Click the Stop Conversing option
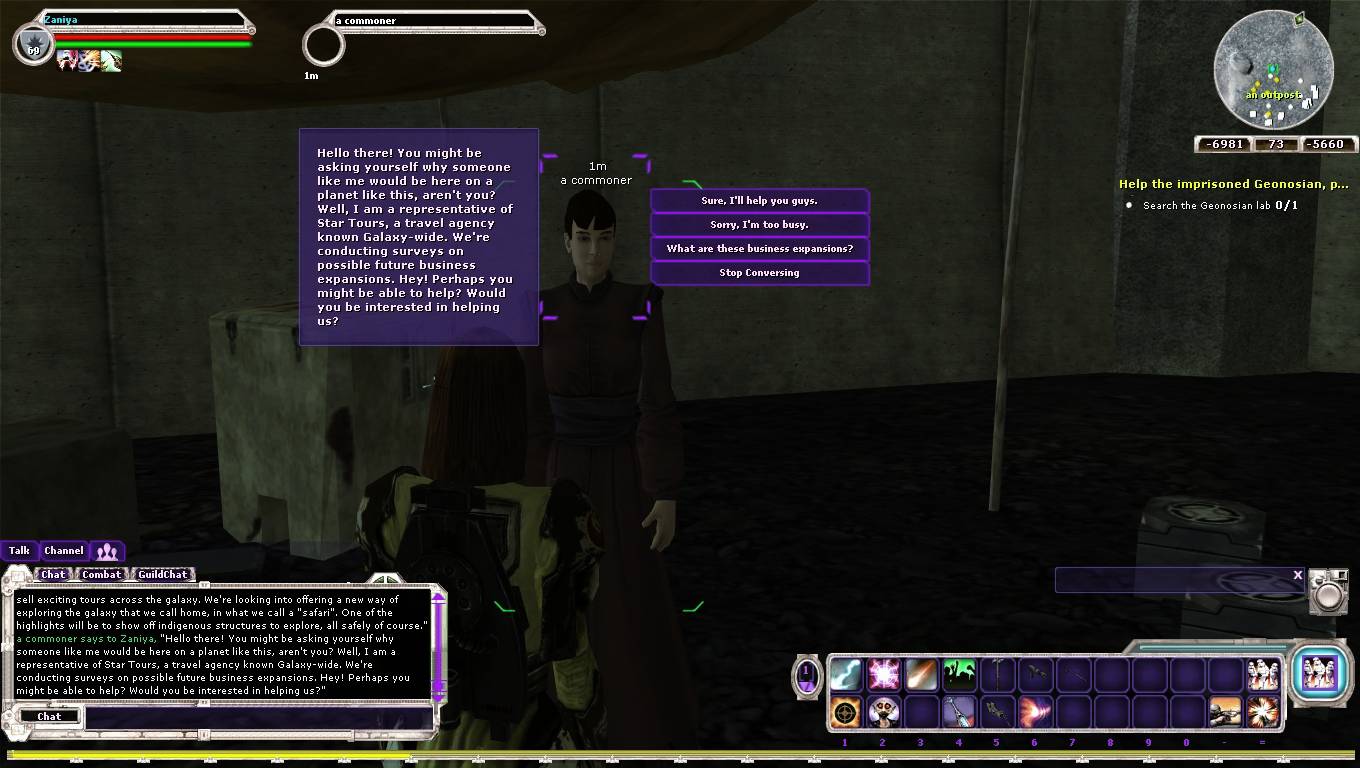 (760, 272)
